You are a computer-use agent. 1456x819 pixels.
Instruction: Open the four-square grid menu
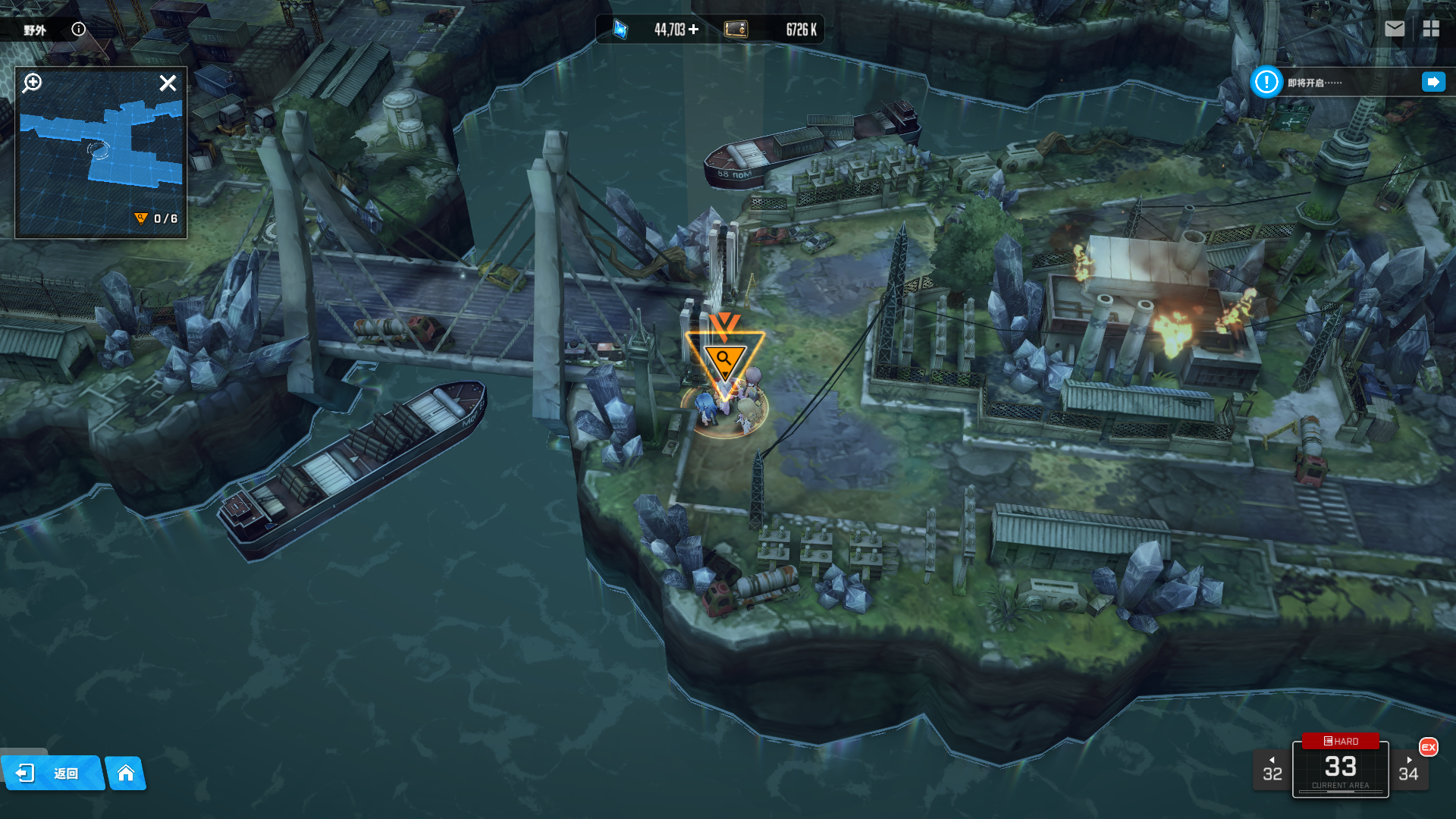click(1431, 29)
